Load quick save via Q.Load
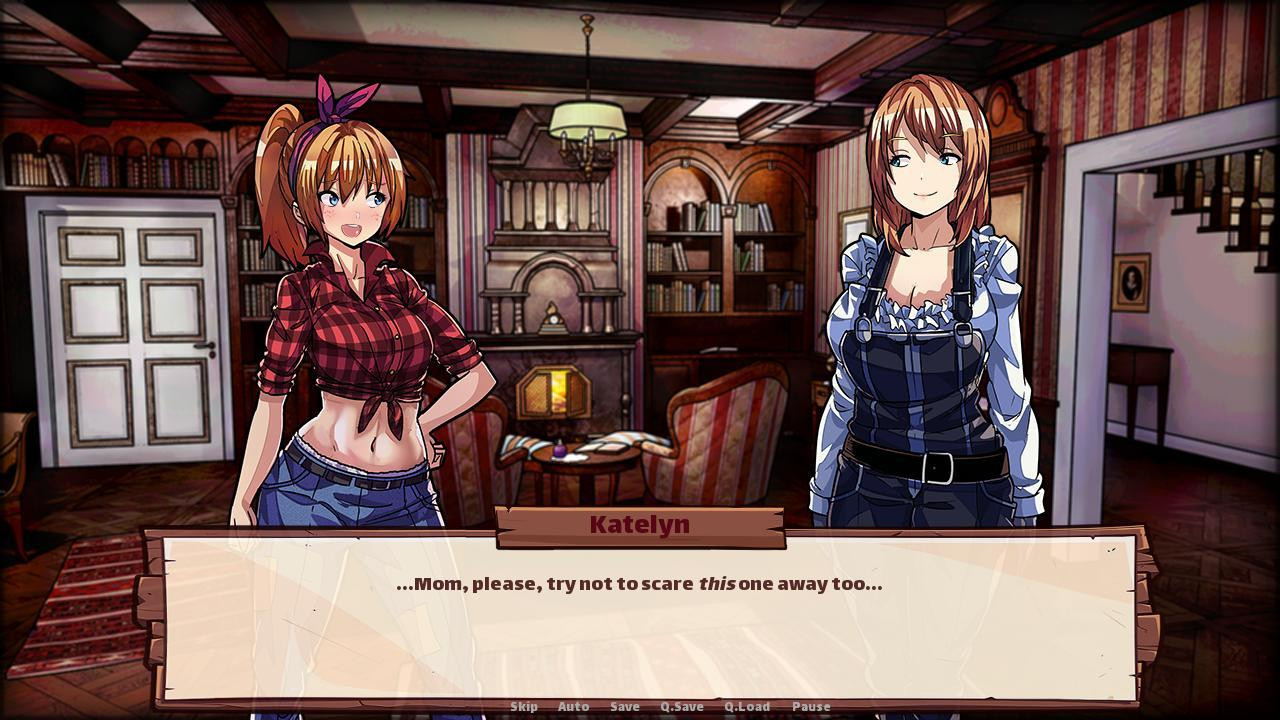Viewport: 1280px width, 720px height. click(747, 707)
